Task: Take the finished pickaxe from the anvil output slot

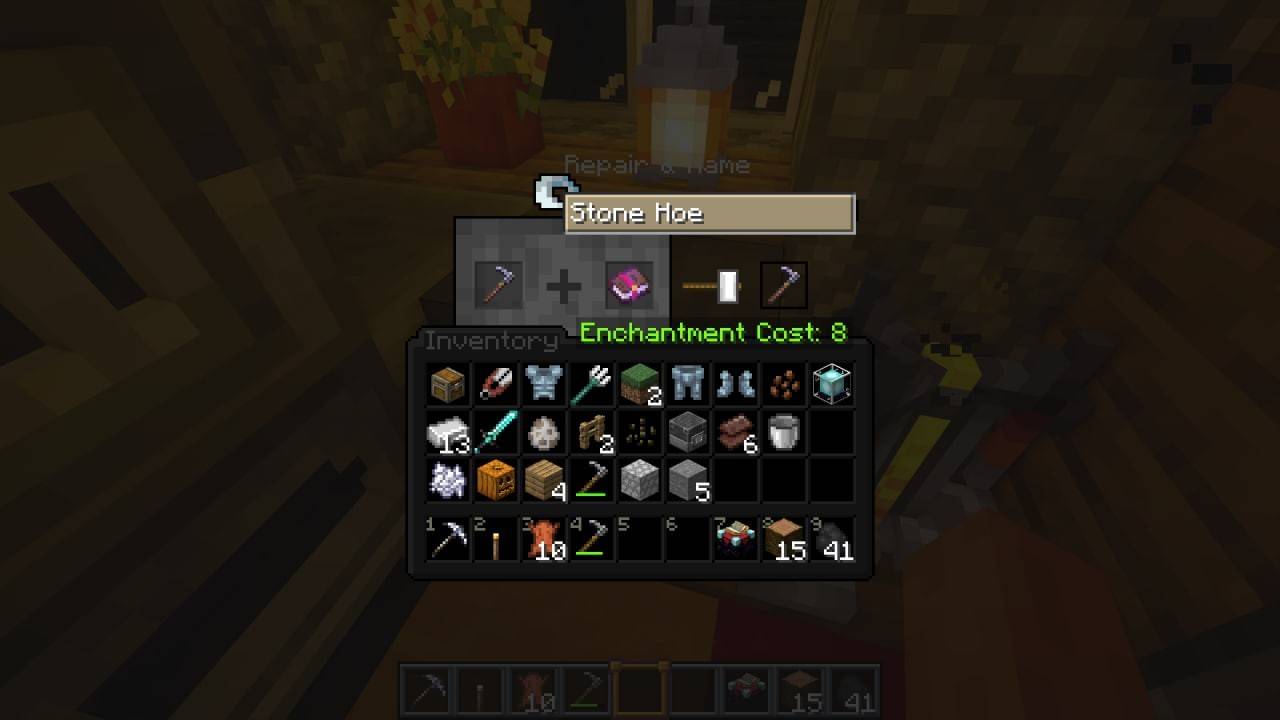Action: 784,284
